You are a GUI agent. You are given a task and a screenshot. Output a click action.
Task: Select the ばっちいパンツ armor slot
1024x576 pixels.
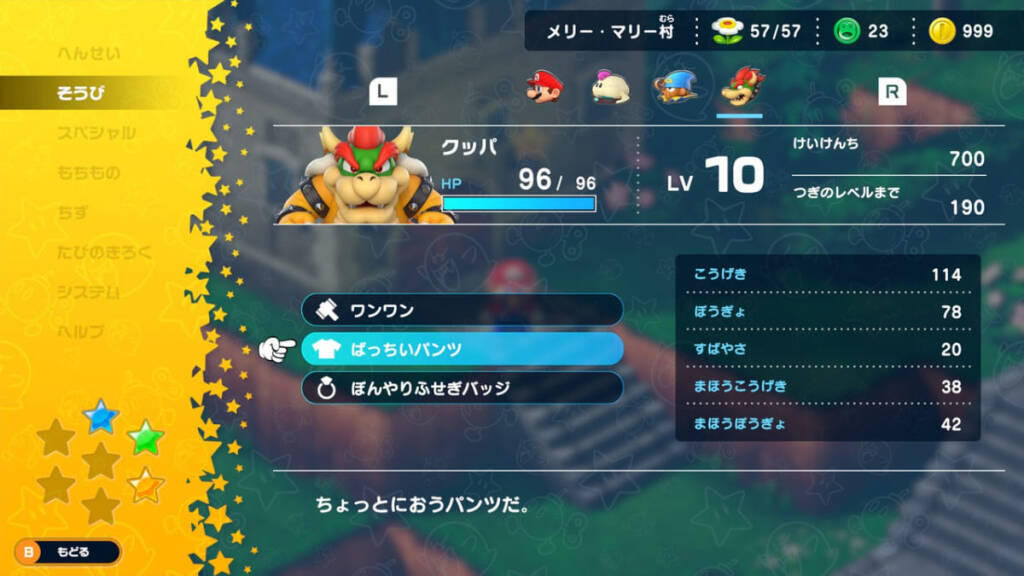tap(462, 349)
